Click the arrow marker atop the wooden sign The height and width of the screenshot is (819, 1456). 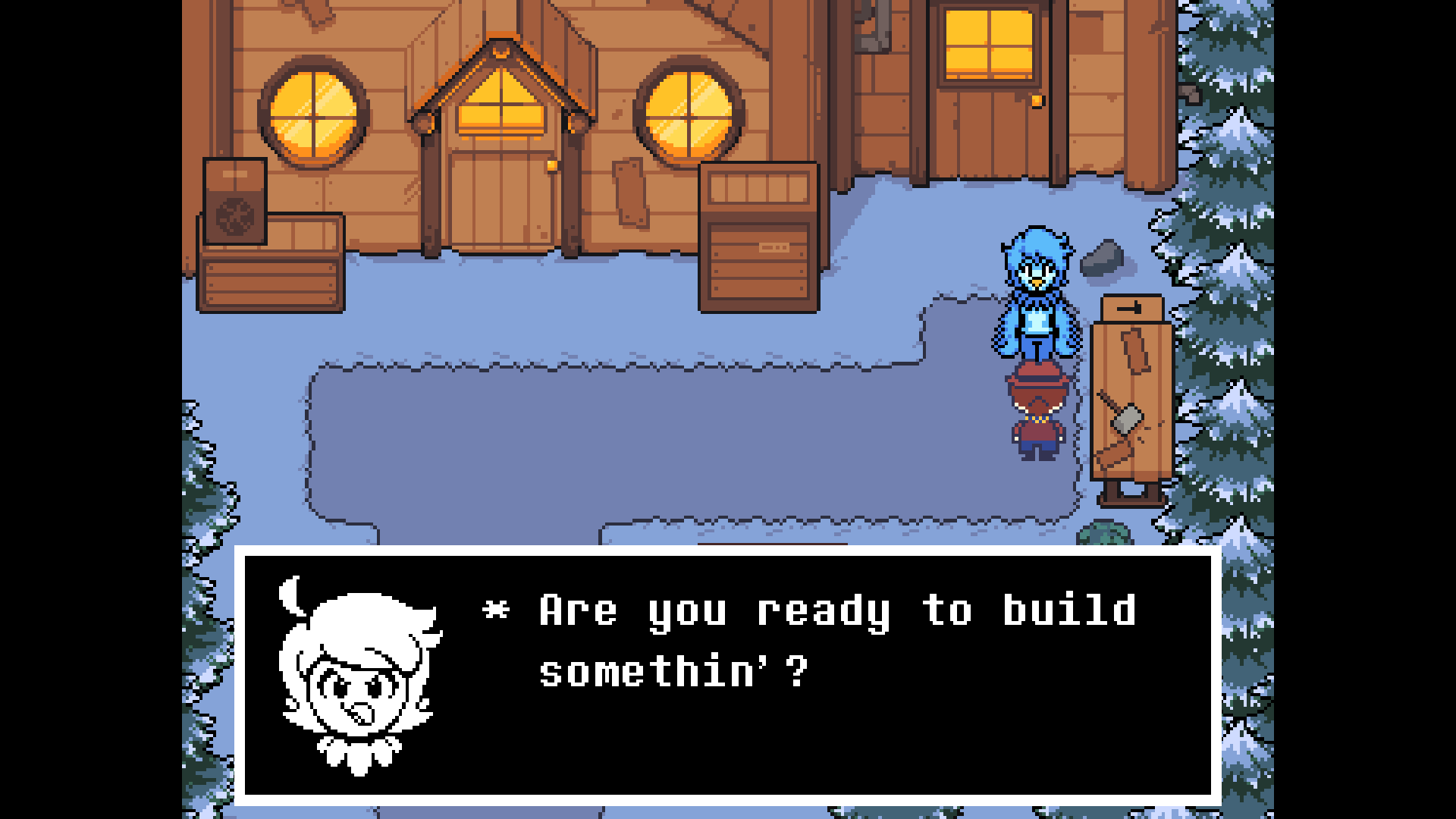(x=1130, y=307)
